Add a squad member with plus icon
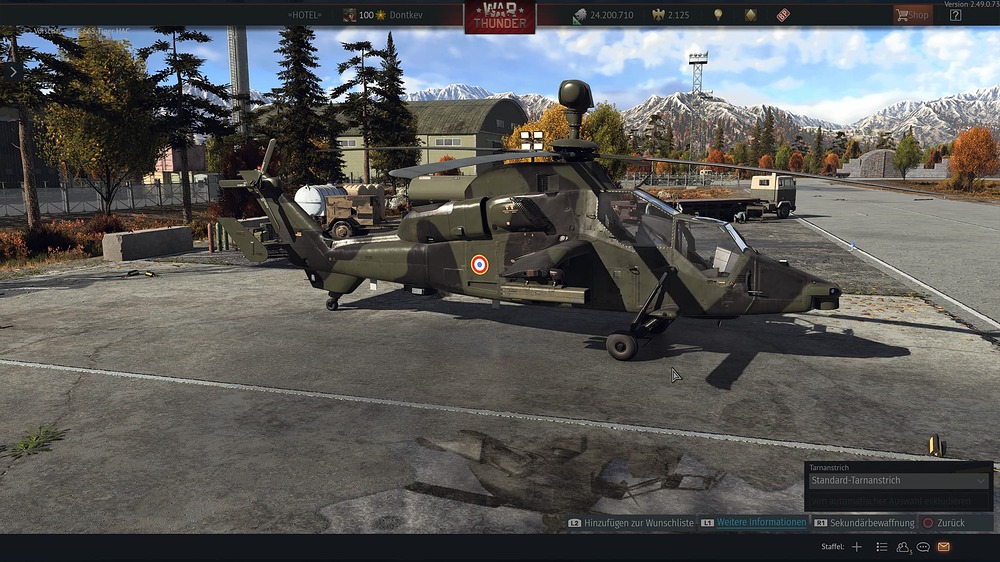1000x562 pixels. tap(857, 547)
